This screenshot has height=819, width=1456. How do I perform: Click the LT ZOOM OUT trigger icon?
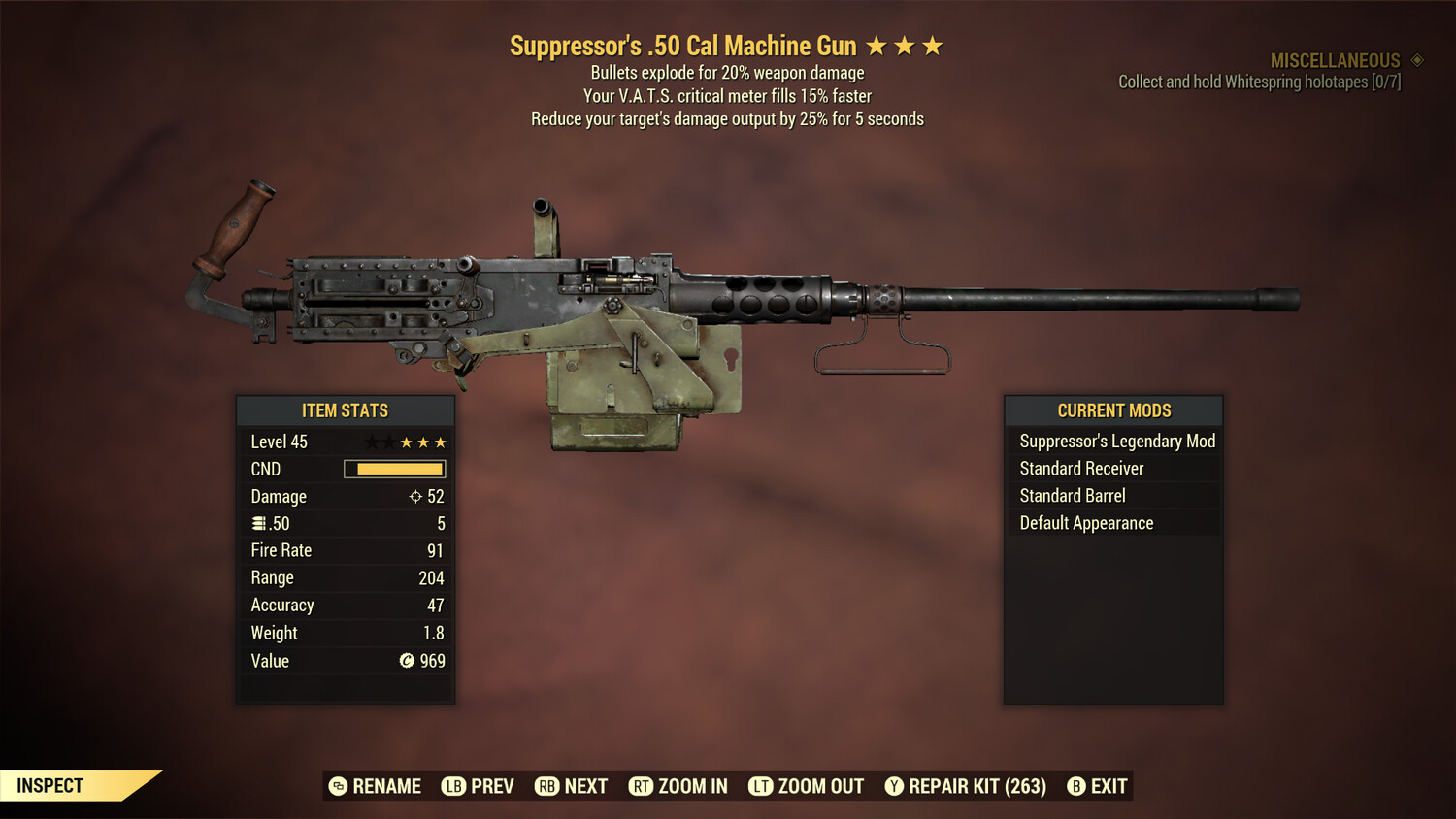761,786
